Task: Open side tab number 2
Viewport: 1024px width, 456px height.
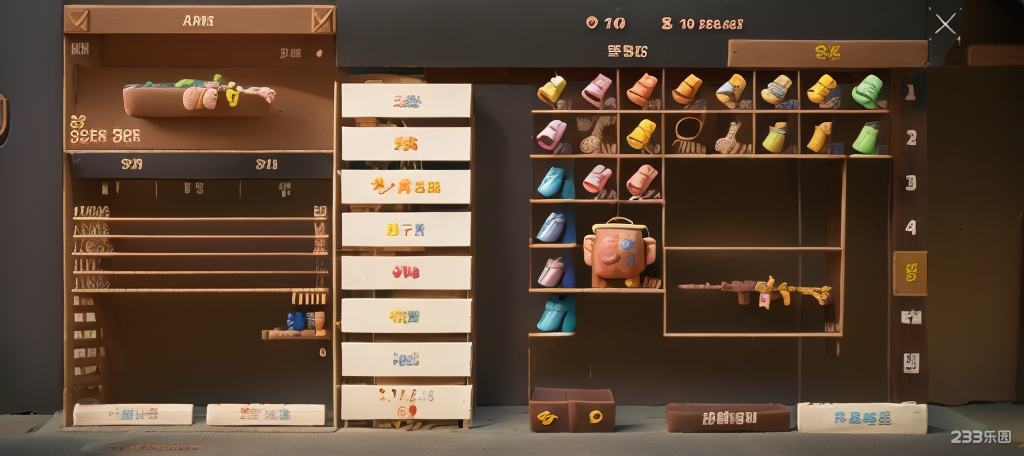Action: click(910, 138)
